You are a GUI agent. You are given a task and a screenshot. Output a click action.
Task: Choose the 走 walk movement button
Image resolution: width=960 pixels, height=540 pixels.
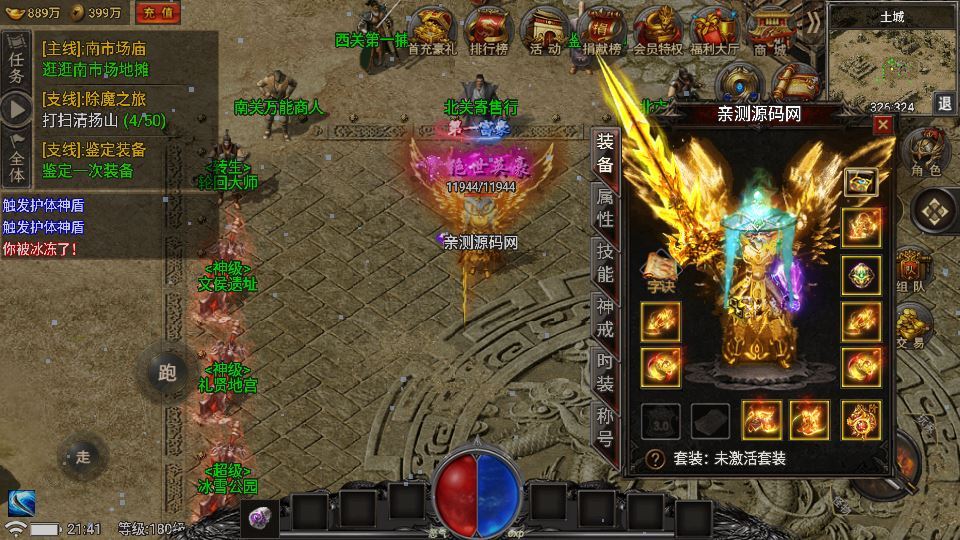pos(83,457)
